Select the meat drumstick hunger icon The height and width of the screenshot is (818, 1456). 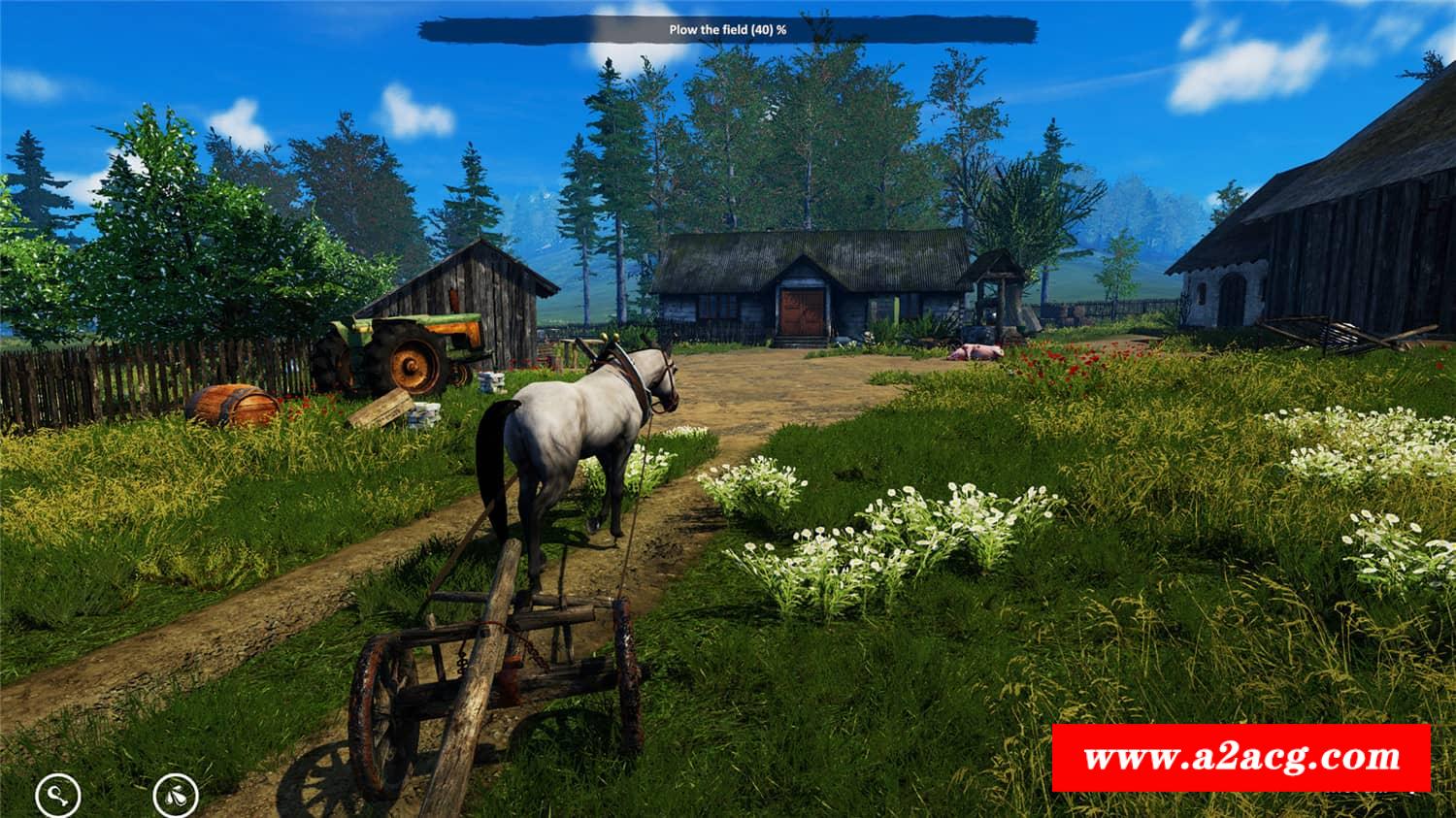click(x=58, y=797)
